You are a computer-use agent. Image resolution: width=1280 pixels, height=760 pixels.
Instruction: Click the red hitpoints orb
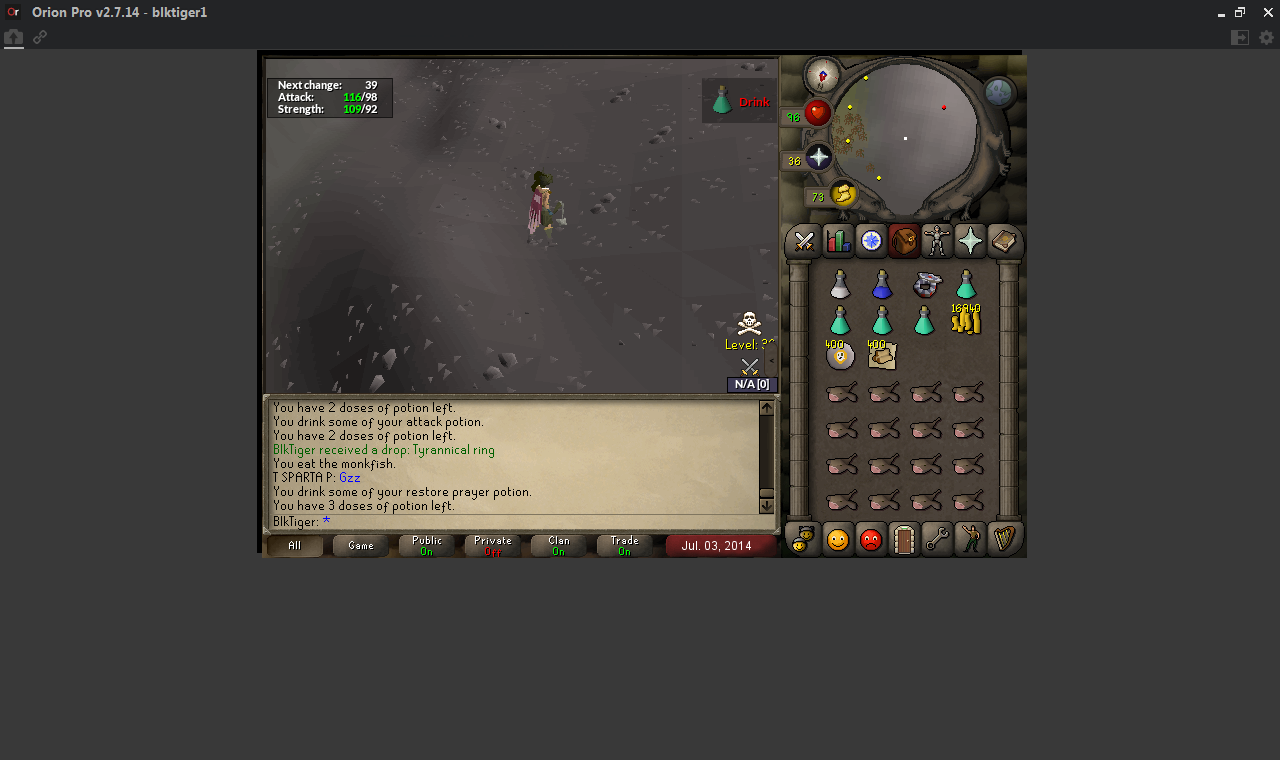(x=817, y=113)
